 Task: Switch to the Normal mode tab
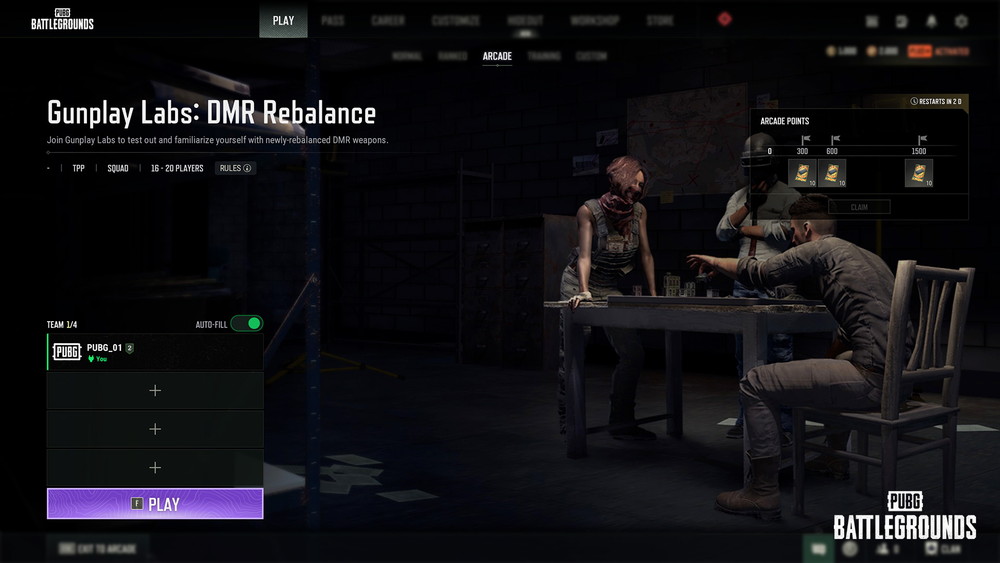coord(407,56)
